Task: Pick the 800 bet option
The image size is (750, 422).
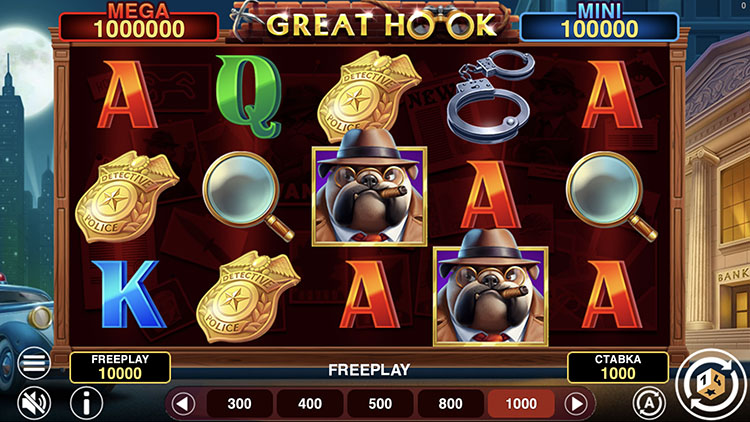Action: click(450, 404)
